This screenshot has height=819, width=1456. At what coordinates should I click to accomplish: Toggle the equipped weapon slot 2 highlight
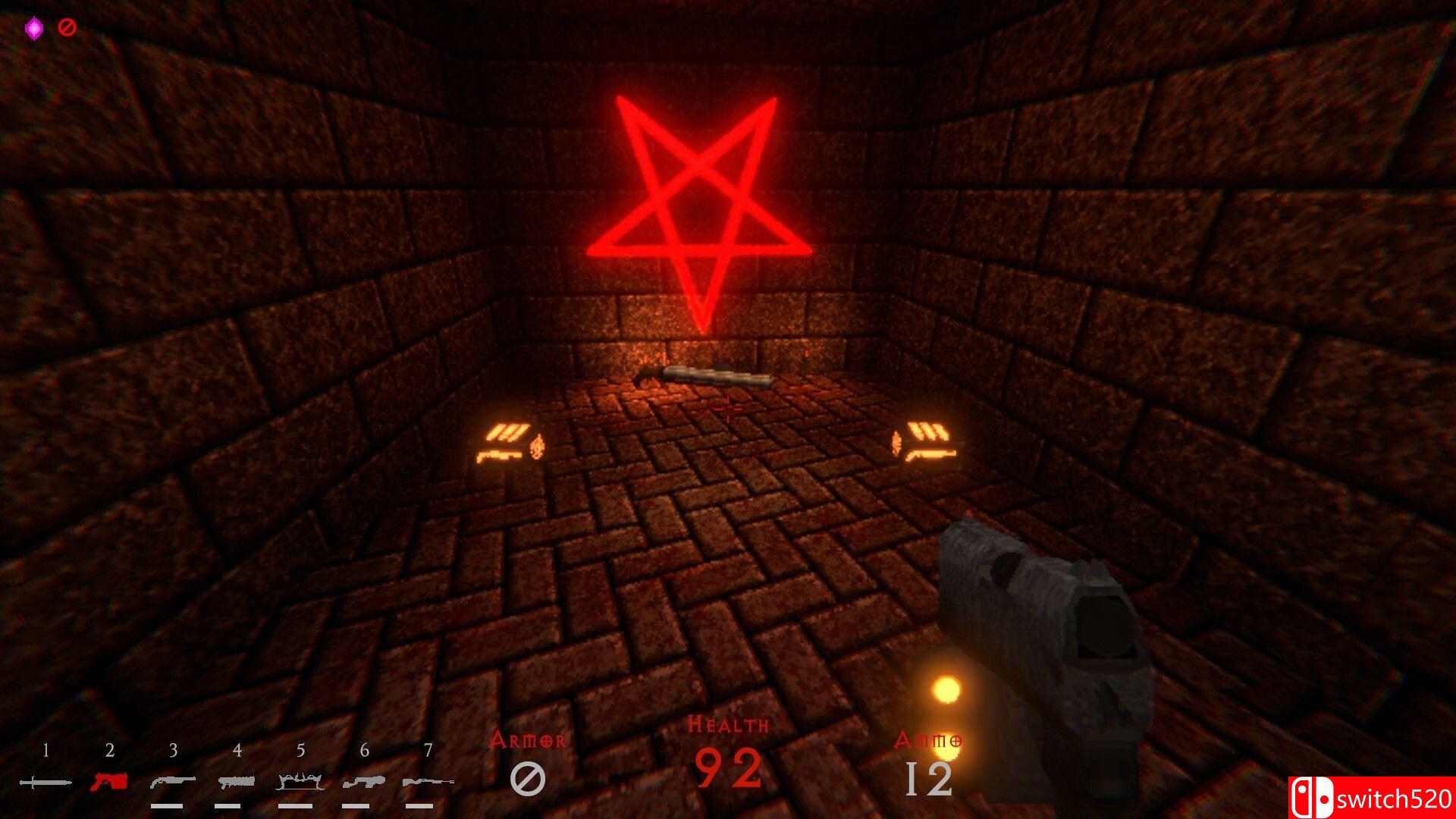tap(110, 780)
